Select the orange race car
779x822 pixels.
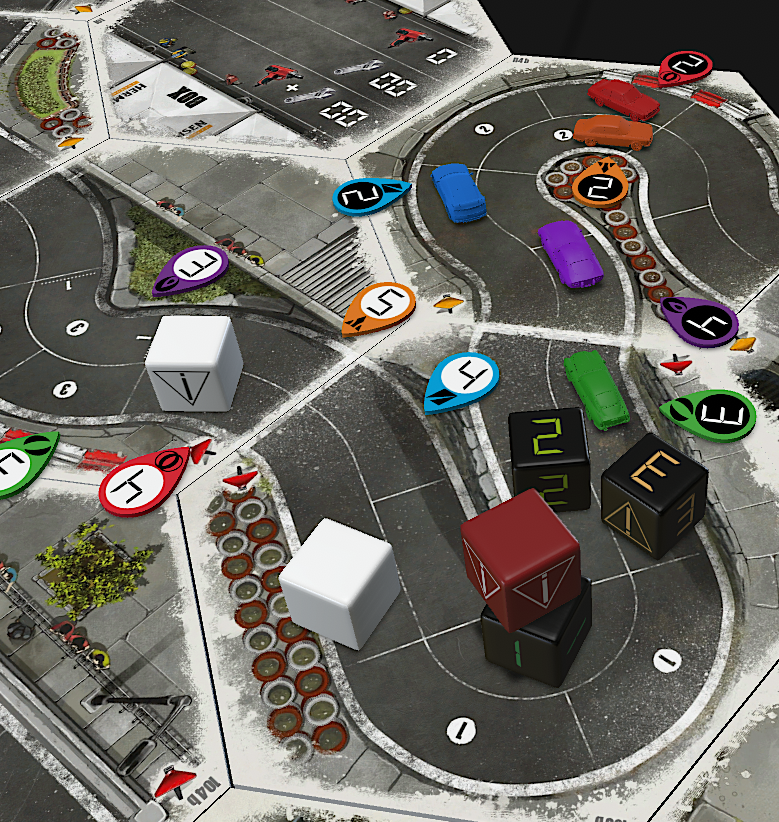[x=613, y=131]
